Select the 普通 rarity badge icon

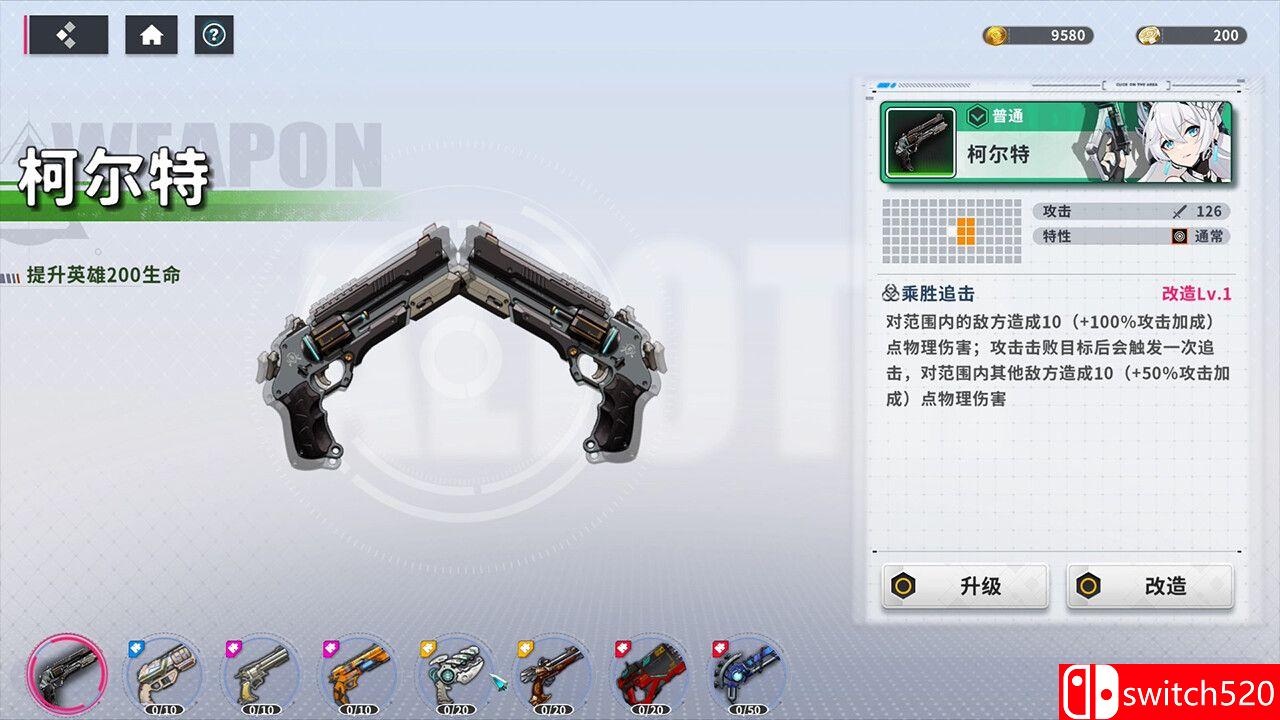coord(976,117)
